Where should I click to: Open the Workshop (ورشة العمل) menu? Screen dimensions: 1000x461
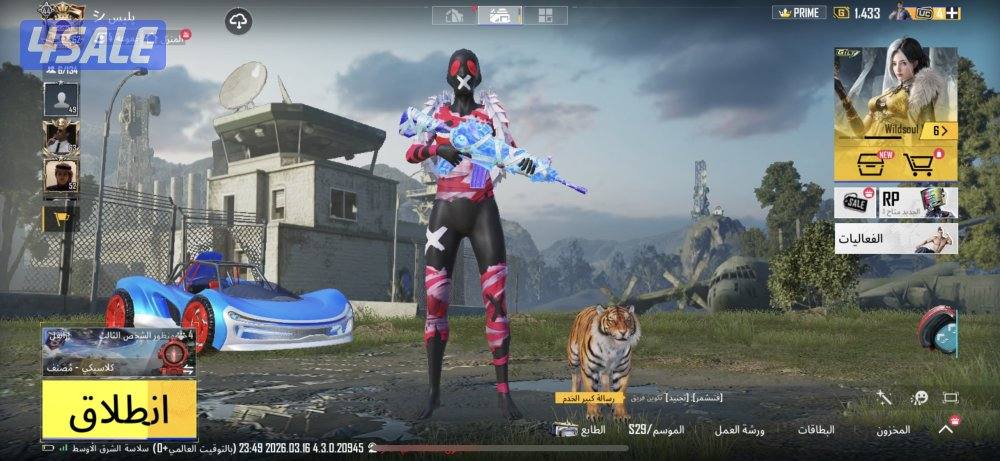coord(739,429)
